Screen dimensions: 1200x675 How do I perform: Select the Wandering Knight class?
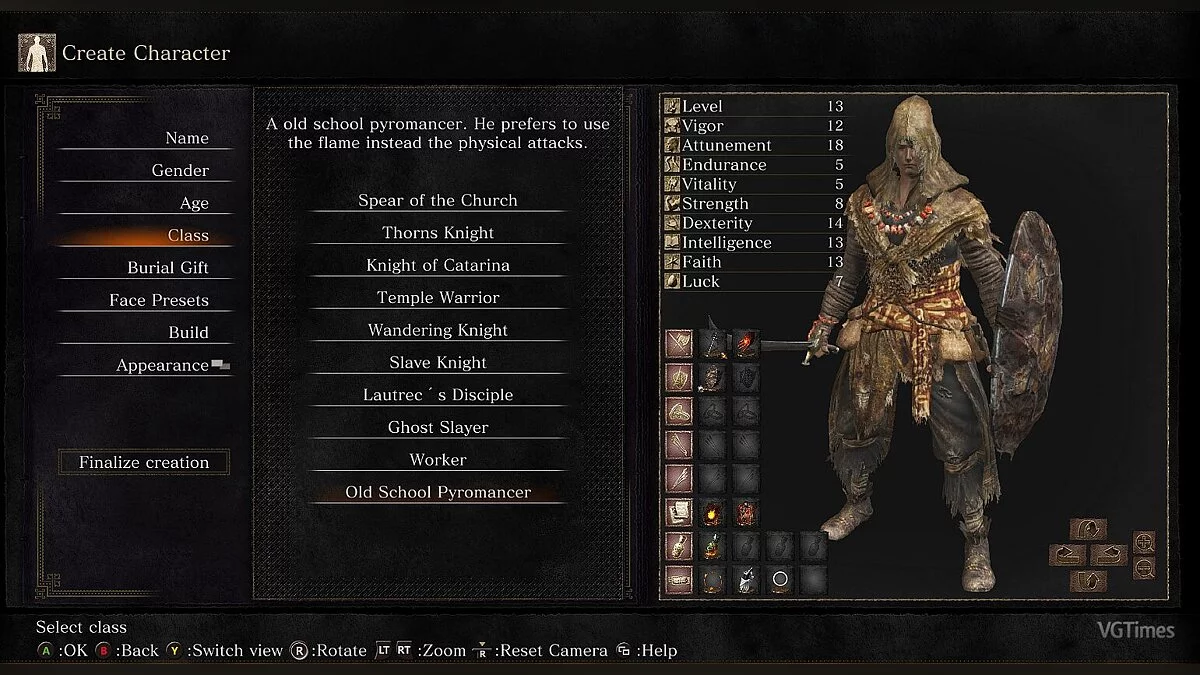pos(438,330)
